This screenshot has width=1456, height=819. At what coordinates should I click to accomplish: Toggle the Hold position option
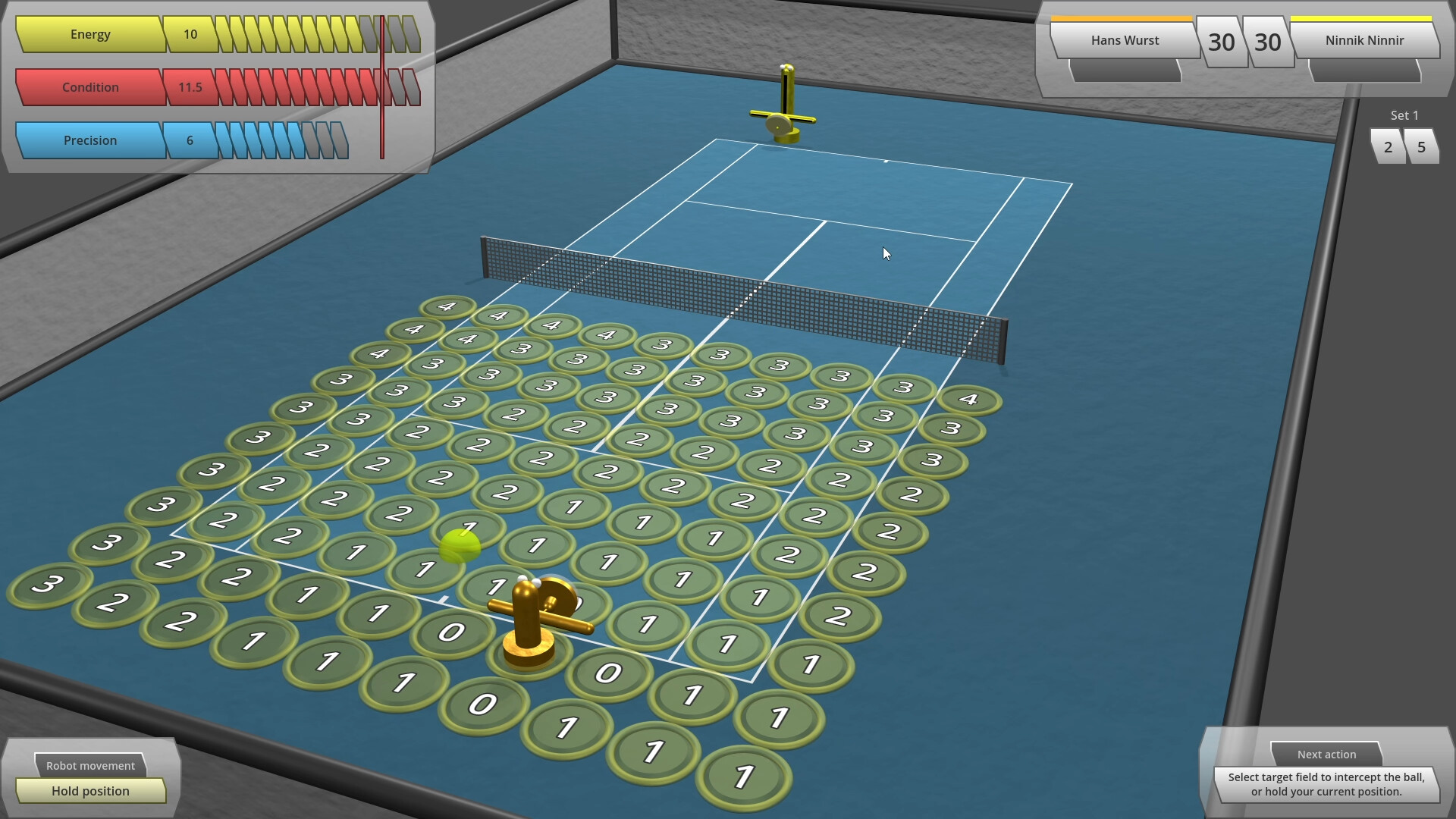pos(90,791)
